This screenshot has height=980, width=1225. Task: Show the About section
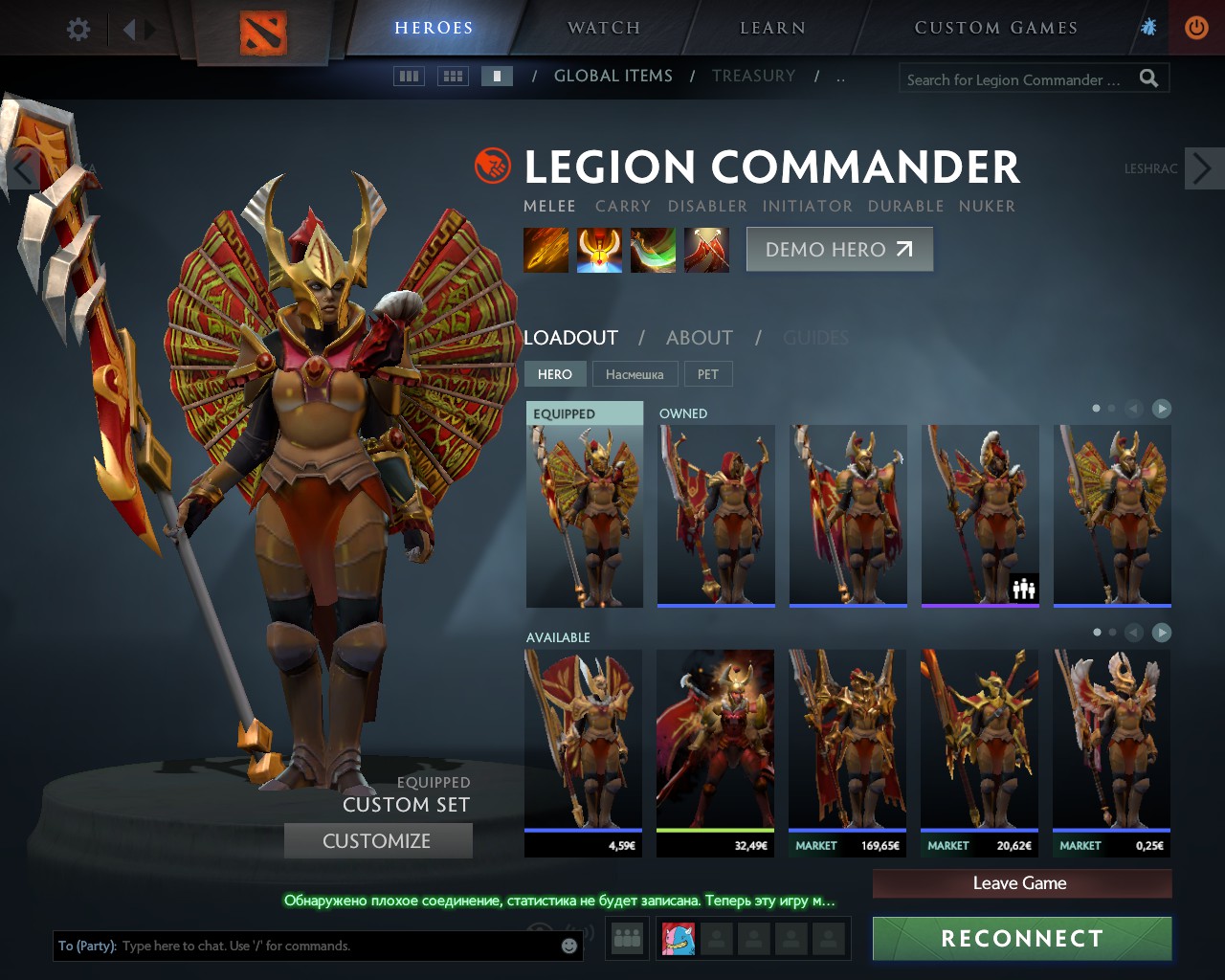699,338
